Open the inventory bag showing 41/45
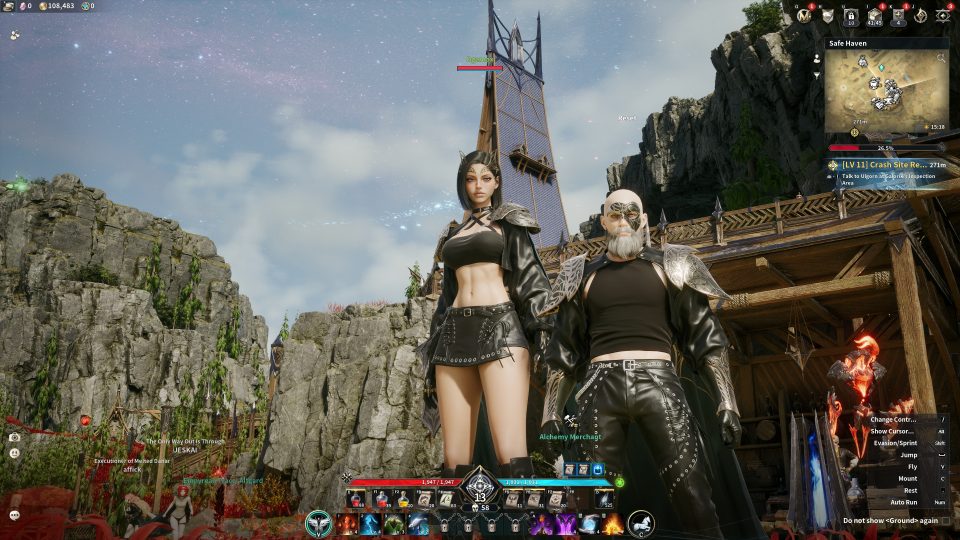The height and width of the screenshot is (540, 960). (x=874, y=15)
